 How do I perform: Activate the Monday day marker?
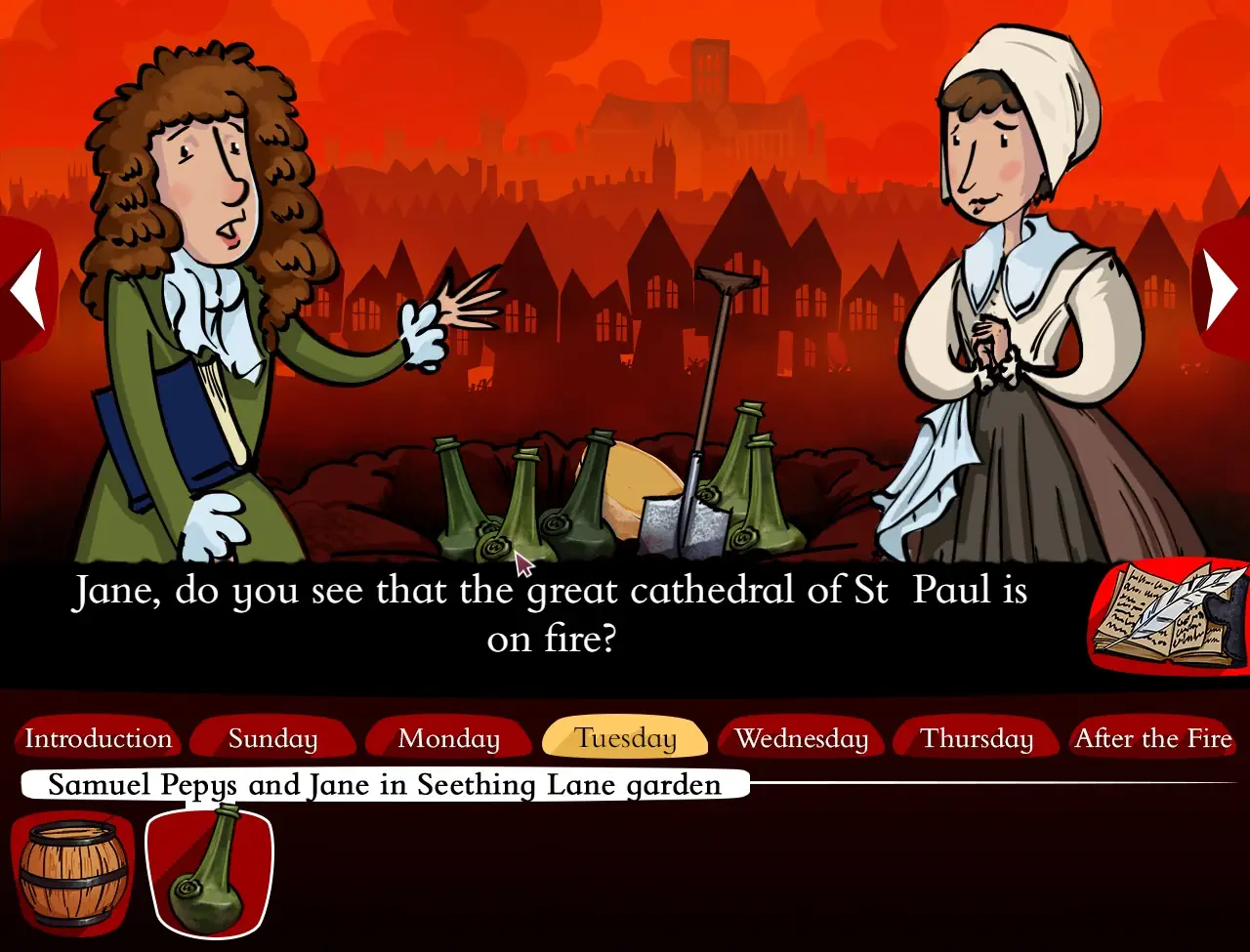point(448,738)
